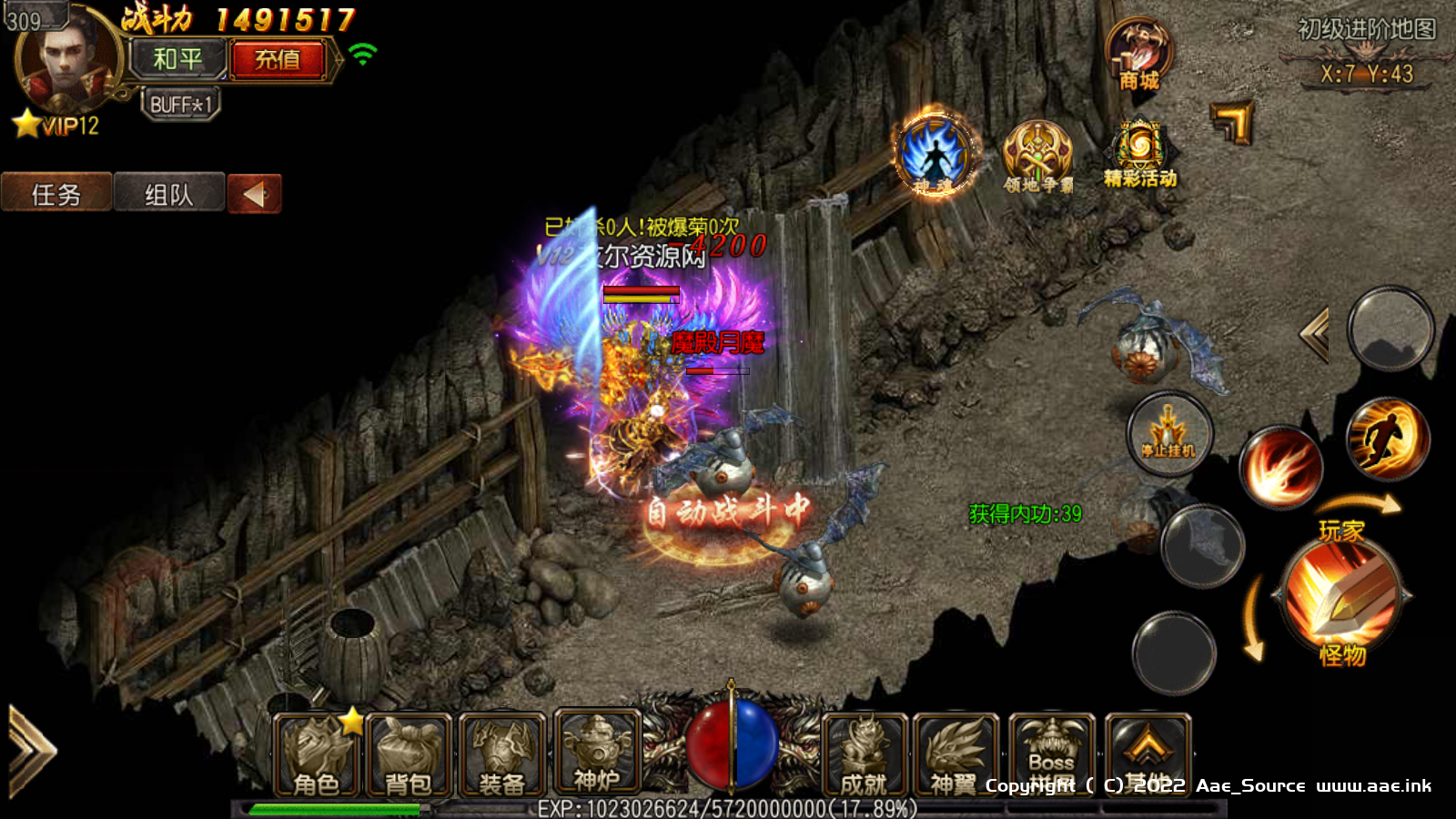Stop auto-combat with 停止挂机 button
The width and height of the screenshot is (1456, 819).
[x=1169, y=435]
